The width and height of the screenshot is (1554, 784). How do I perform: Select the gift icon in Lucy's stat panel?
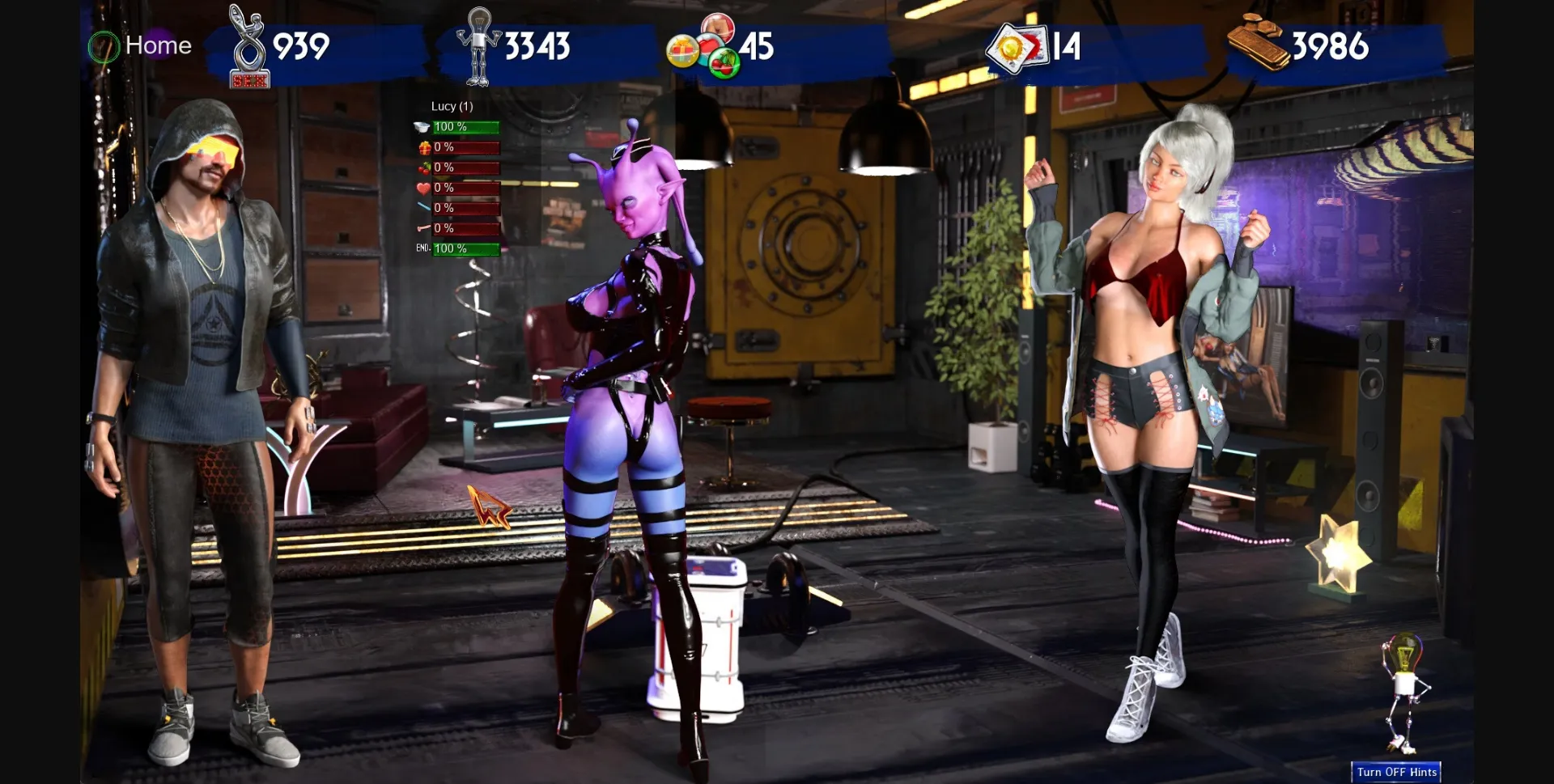point(423,148)
